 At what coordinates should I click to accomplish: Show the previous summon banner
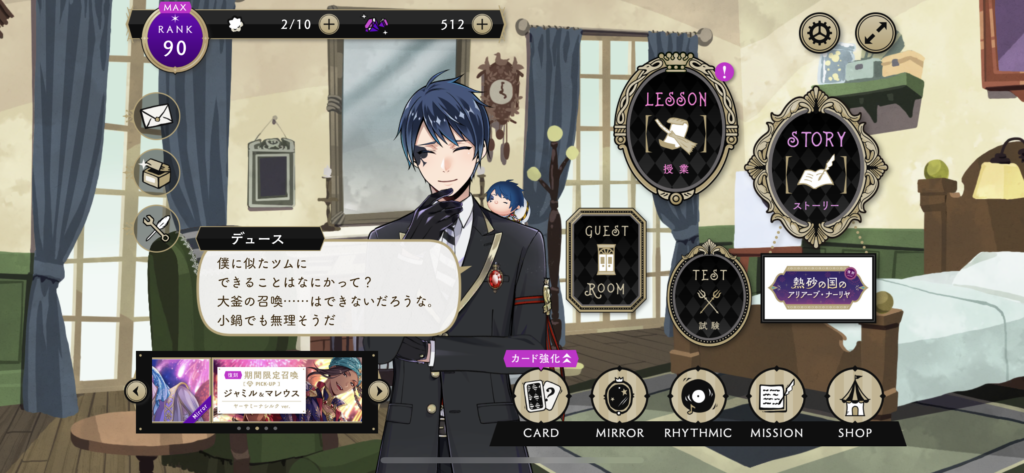click(137, 391)
